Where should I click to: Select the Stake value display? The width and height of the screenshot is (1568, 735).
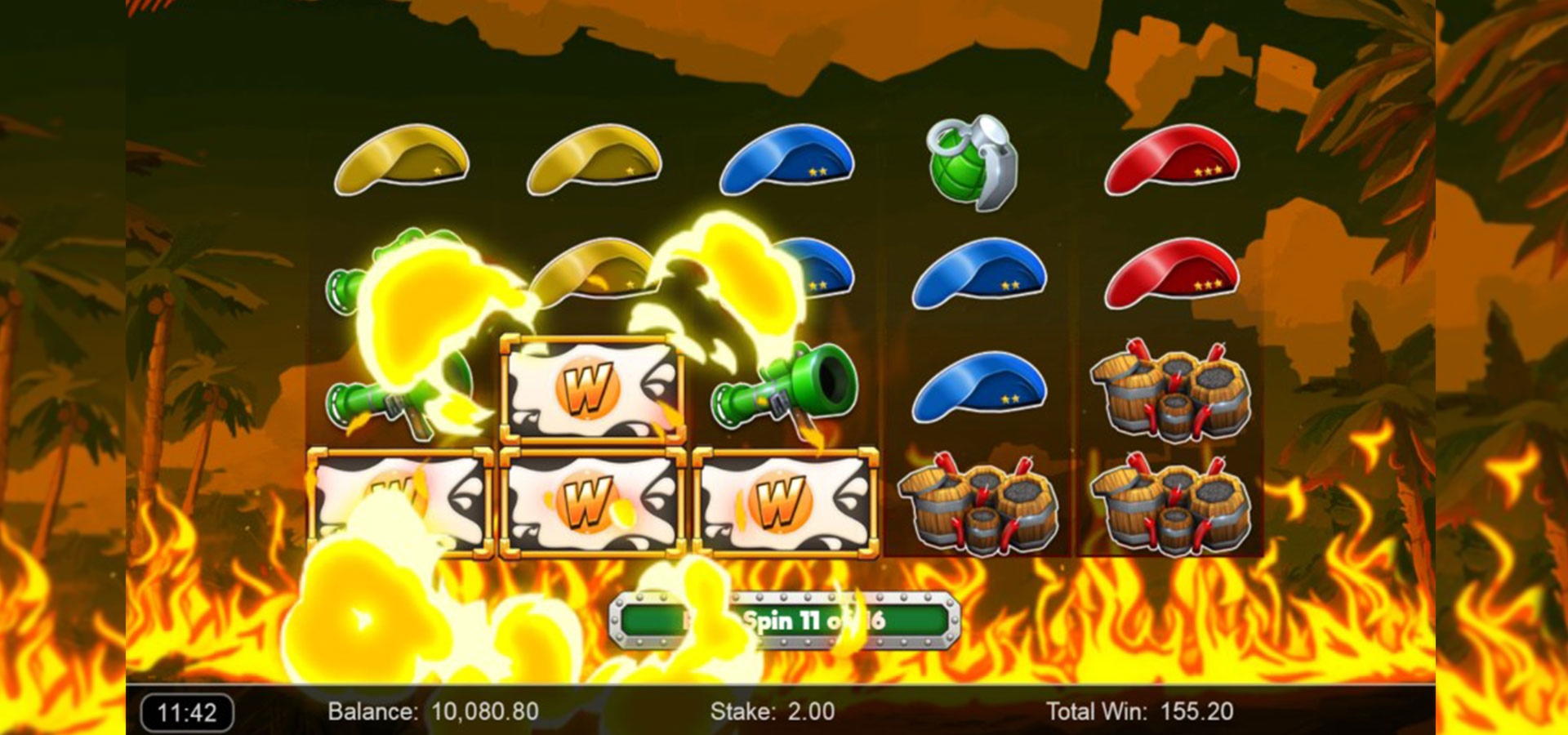click(772, 711)
